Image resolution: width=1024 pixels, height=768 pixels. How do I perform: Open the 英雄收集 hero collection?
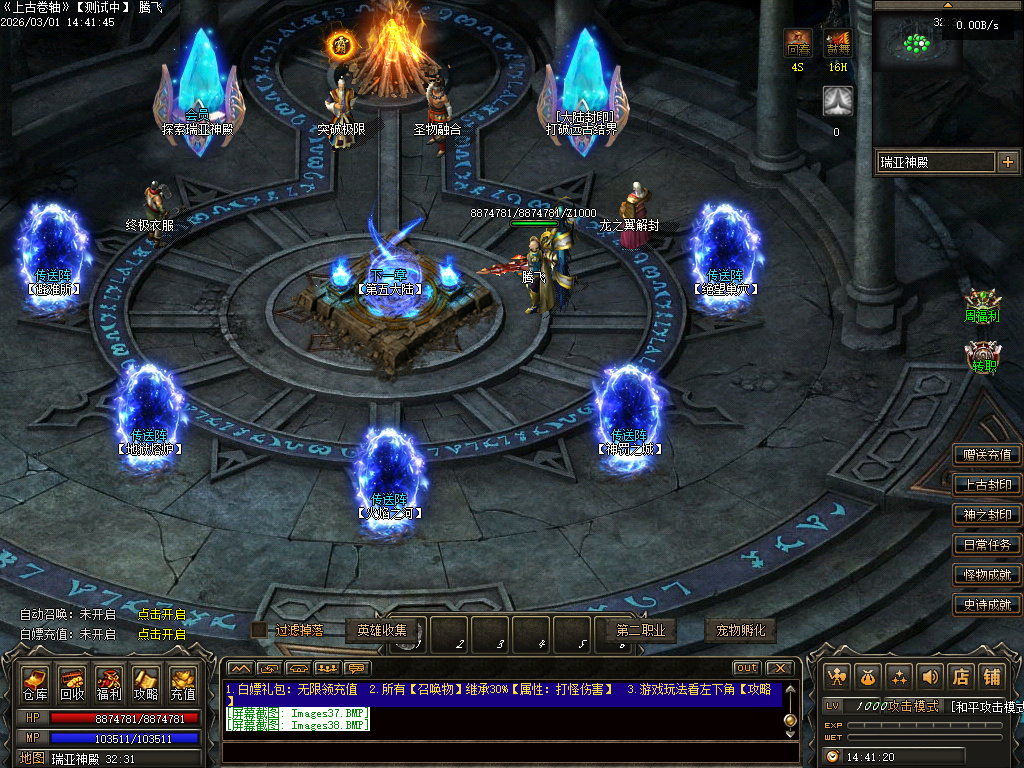click(x=382, y=630)
